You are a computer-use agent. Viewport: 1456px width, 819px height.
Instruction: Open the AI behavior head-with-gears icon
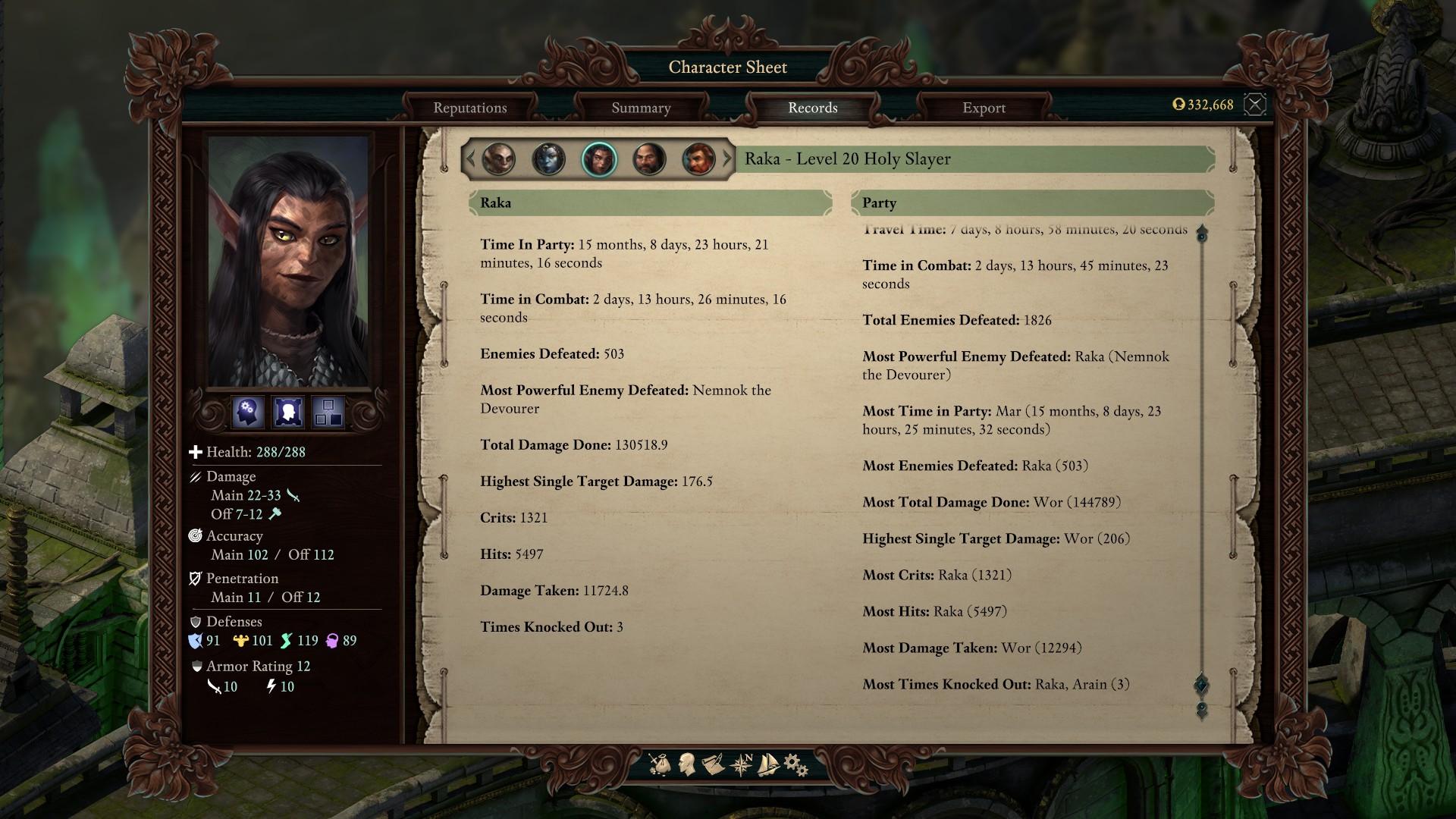248,413
